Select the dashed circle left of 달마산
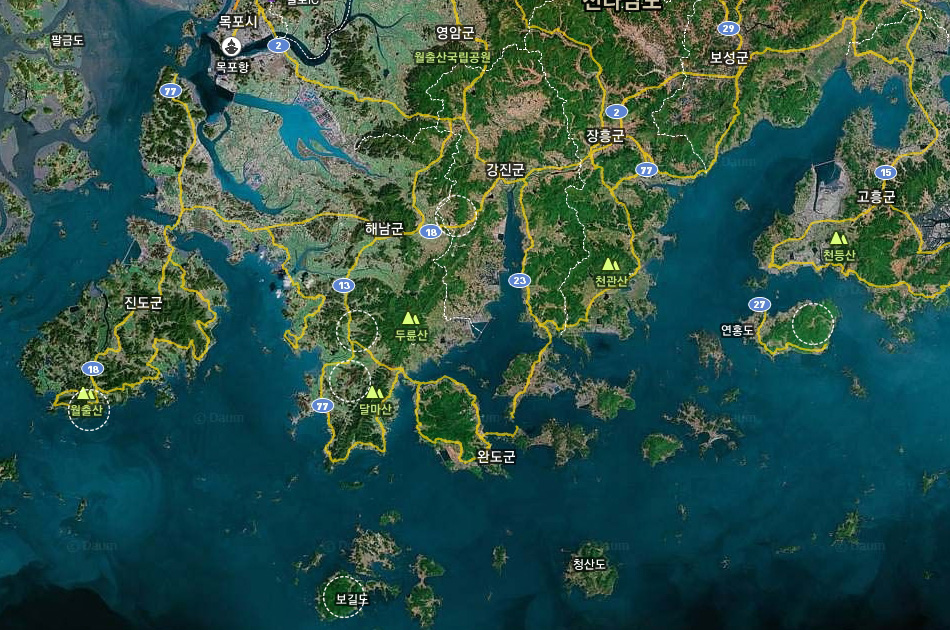 349,383
